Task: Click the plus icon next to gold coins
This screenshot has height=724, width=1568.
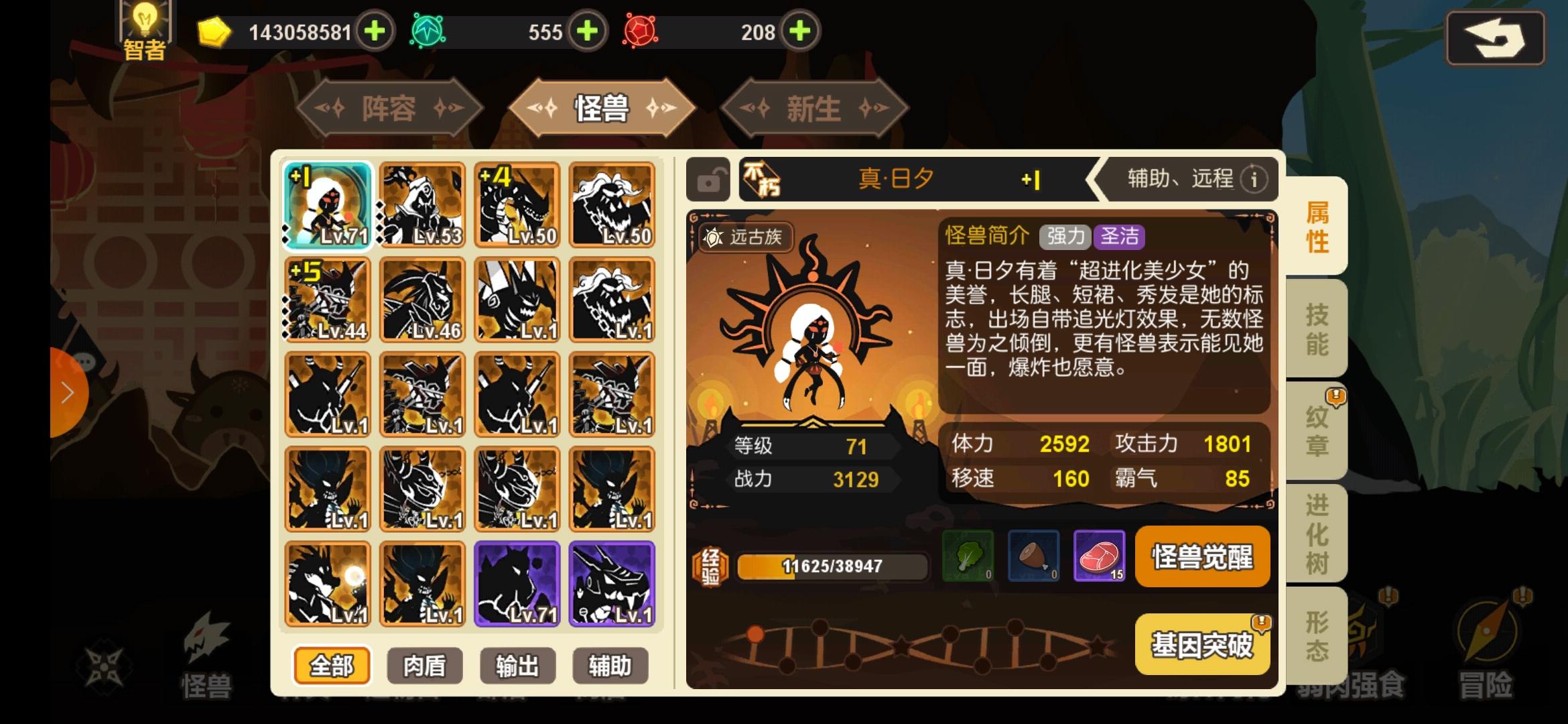Action: click(375, 29)
